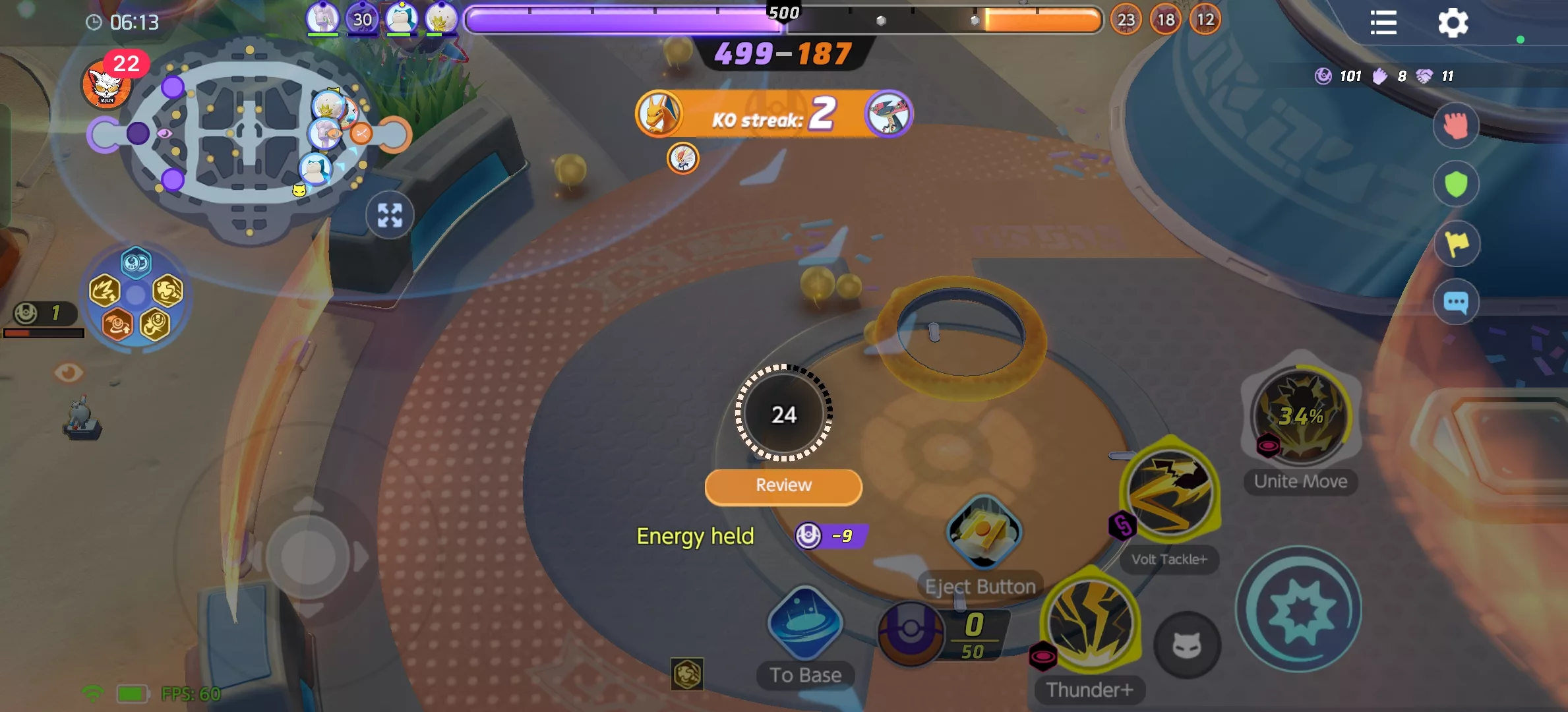Activate the Volt Tackle+ move
This screenshot has width=1568, height=712.
(1170, 491)
